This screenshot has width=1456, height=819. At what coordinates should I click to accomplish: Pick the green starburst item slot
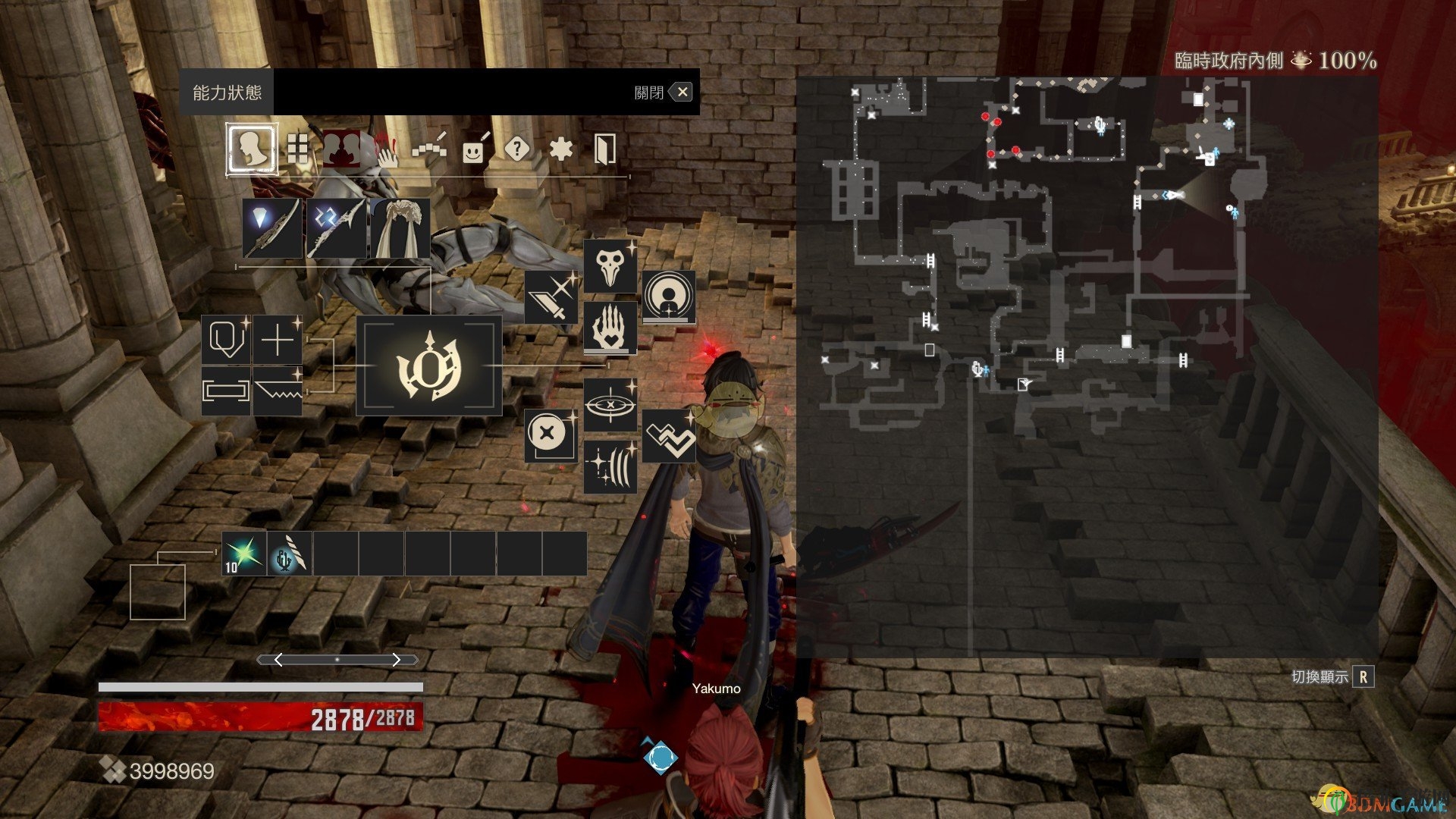coord(244,554)
